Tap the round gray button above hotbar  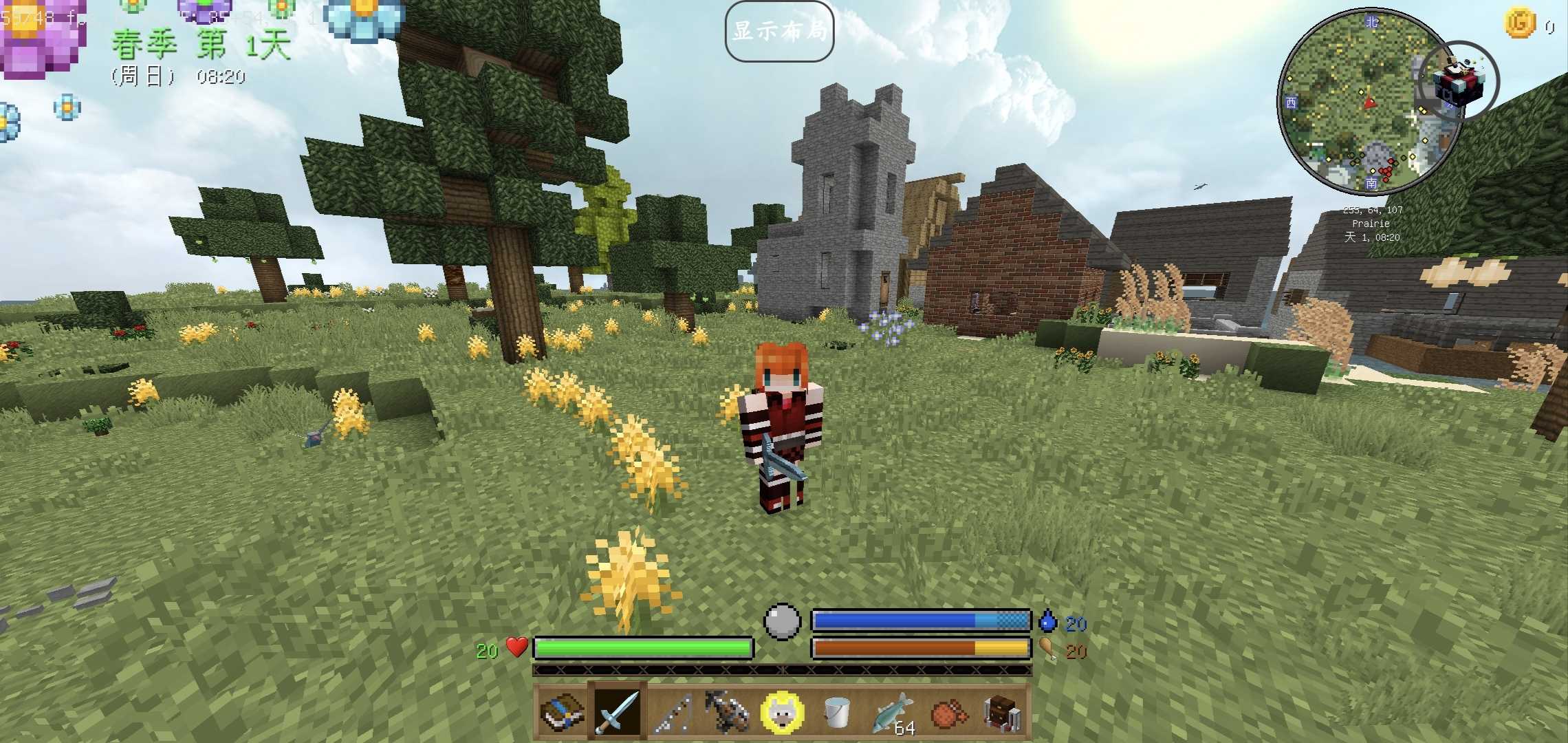tap(783, 621)
